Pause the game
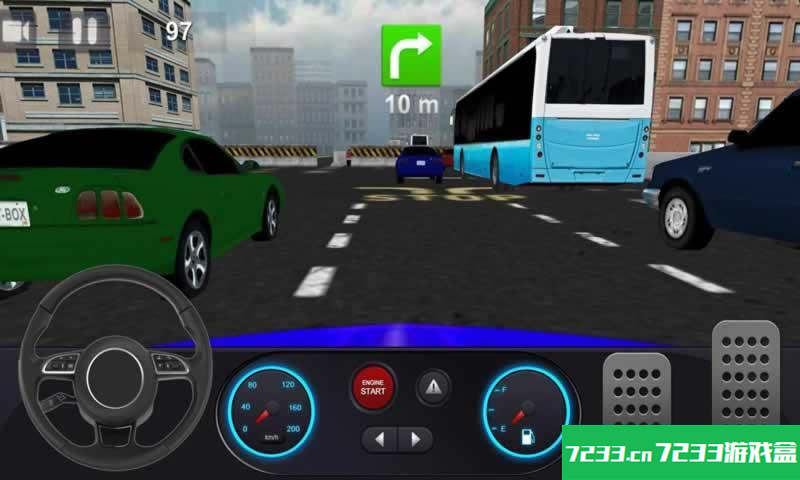The height and width of the screenshot is (480, 800). [83, 30]
